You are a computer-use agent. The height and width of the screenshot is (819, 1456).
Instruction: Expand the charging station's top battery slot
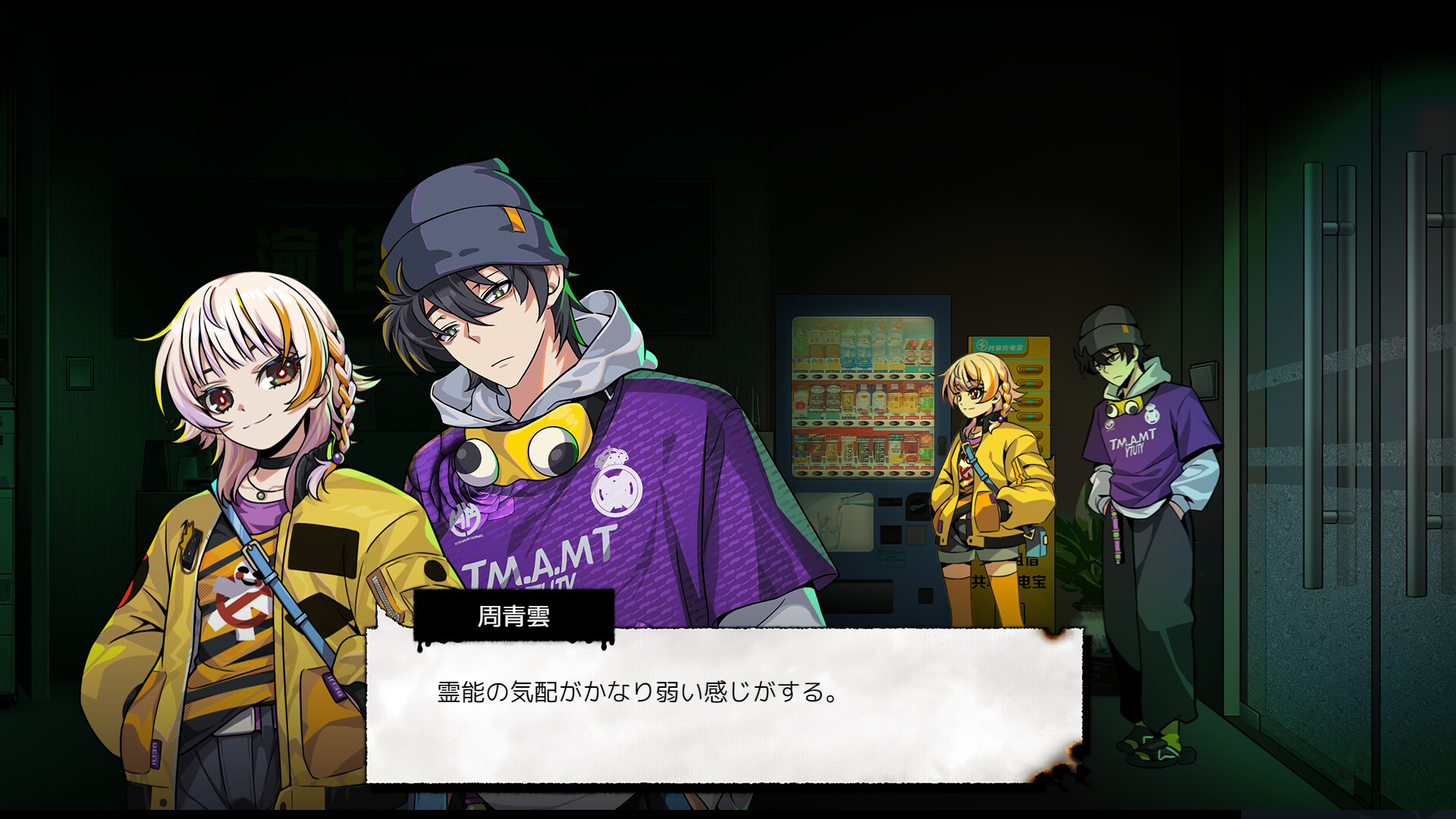coord(1030,368)
